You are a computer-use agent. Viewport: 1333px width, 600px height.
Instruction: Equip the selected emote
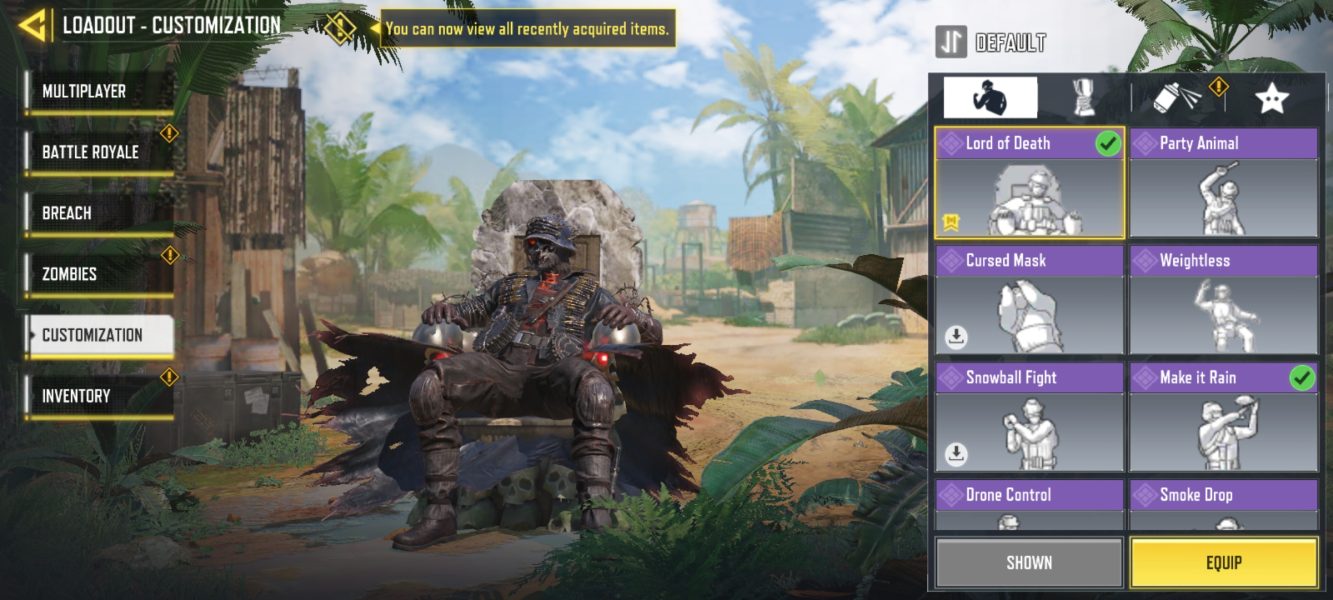[x=1223, y=563]
